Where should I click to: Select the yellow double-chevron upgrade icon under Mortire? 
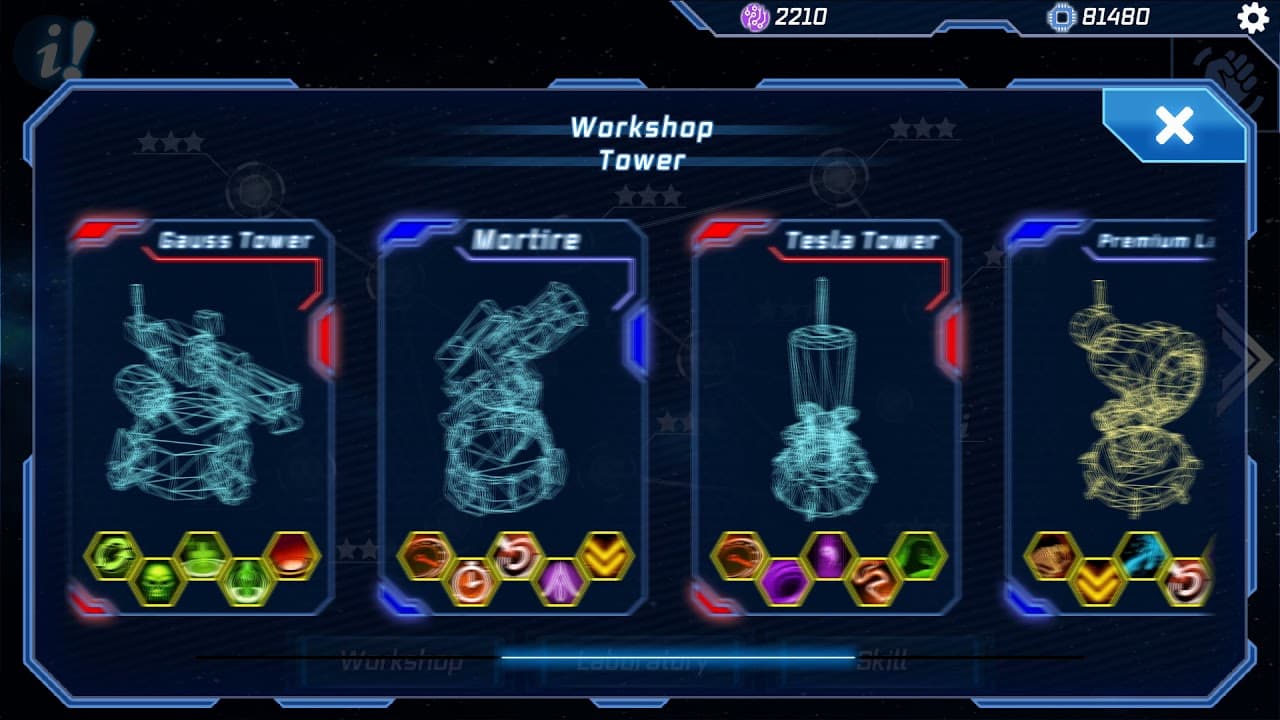pos(603,556)
